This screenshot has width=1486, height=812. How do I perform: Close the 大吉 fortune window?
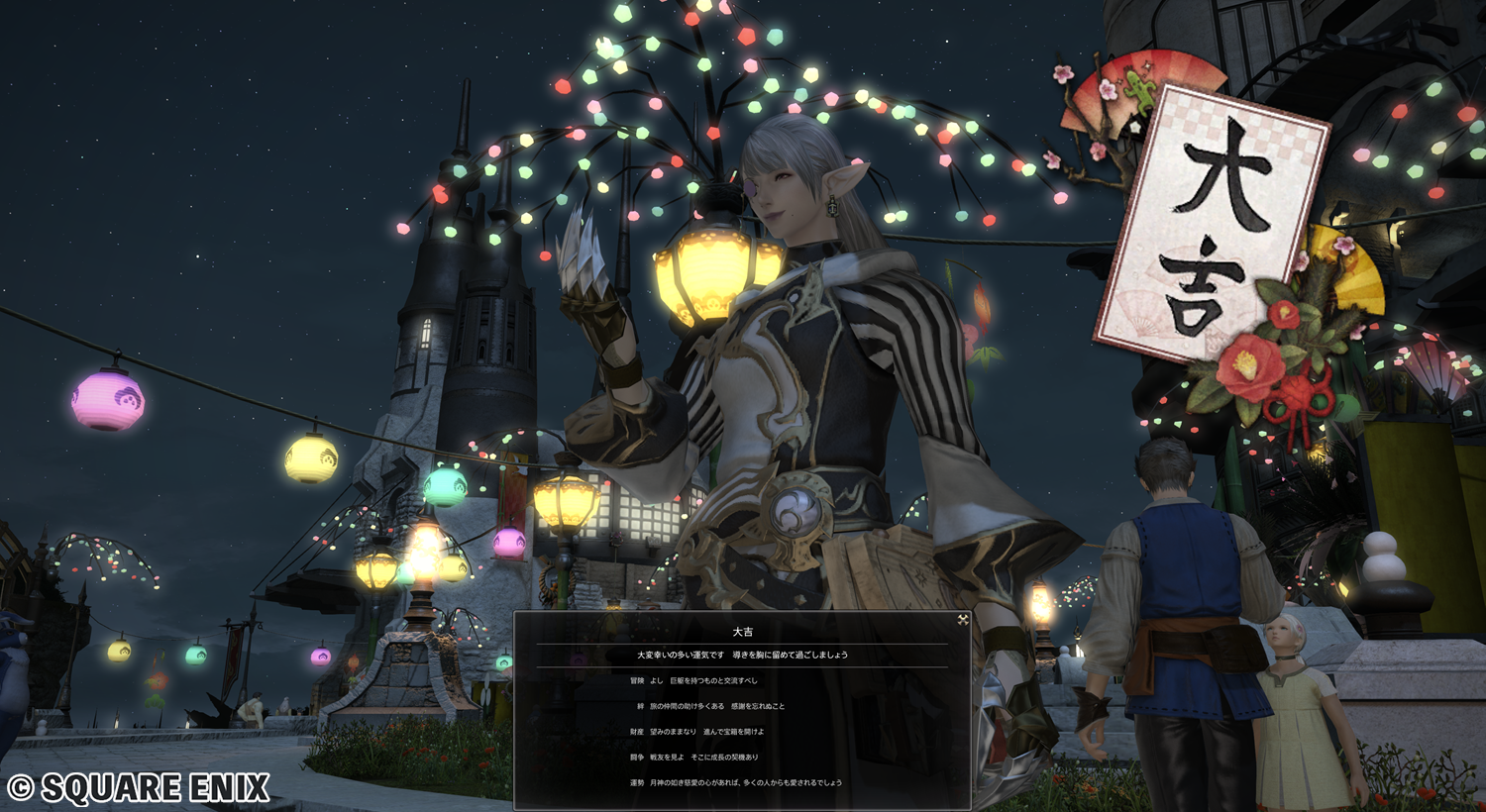962,620
